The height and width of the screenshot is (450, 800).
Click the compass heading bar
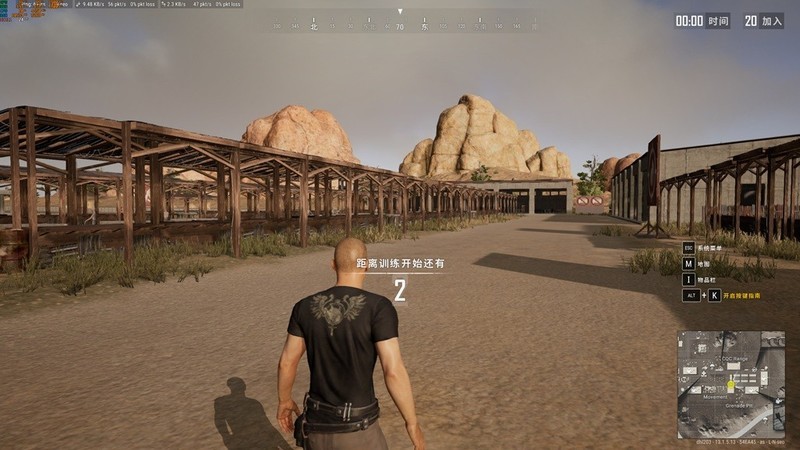tap(400, 25)
